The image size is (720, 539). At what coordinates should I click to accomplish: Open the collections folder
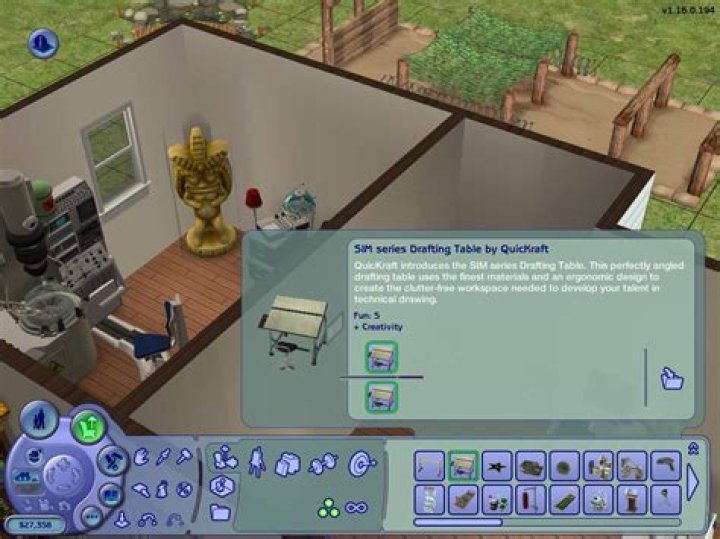220,512
